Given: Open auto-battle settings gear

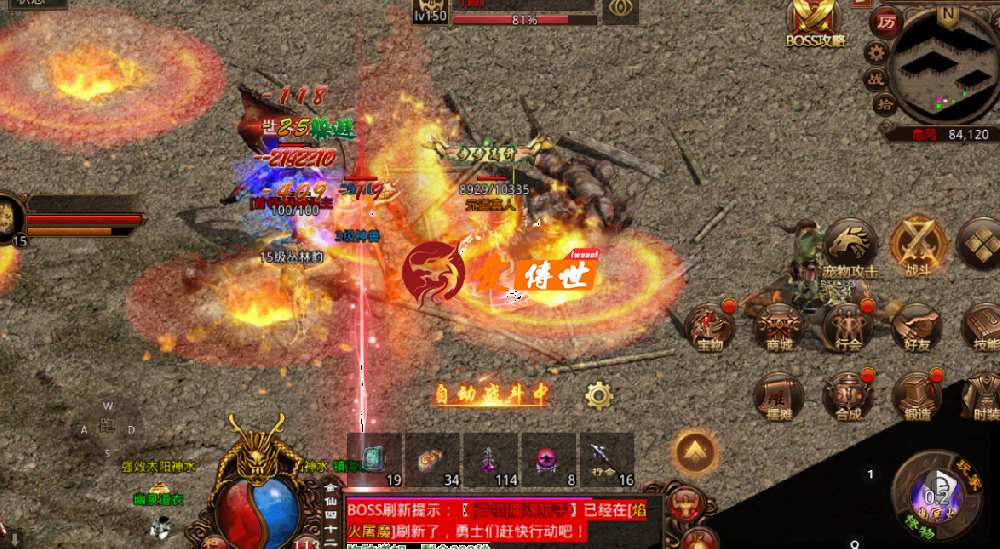Looking at the screenshot, I should [x=599, y=395].
